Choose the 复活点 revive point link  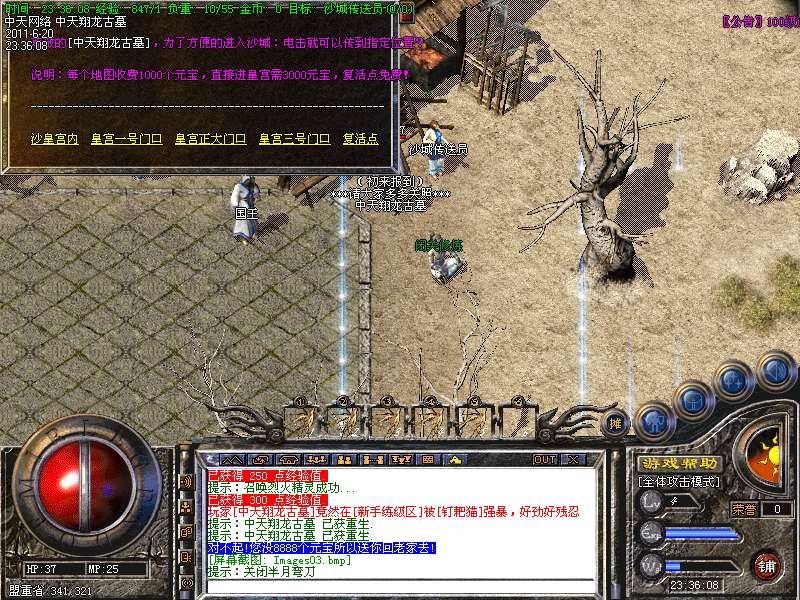tap(360, 139)
